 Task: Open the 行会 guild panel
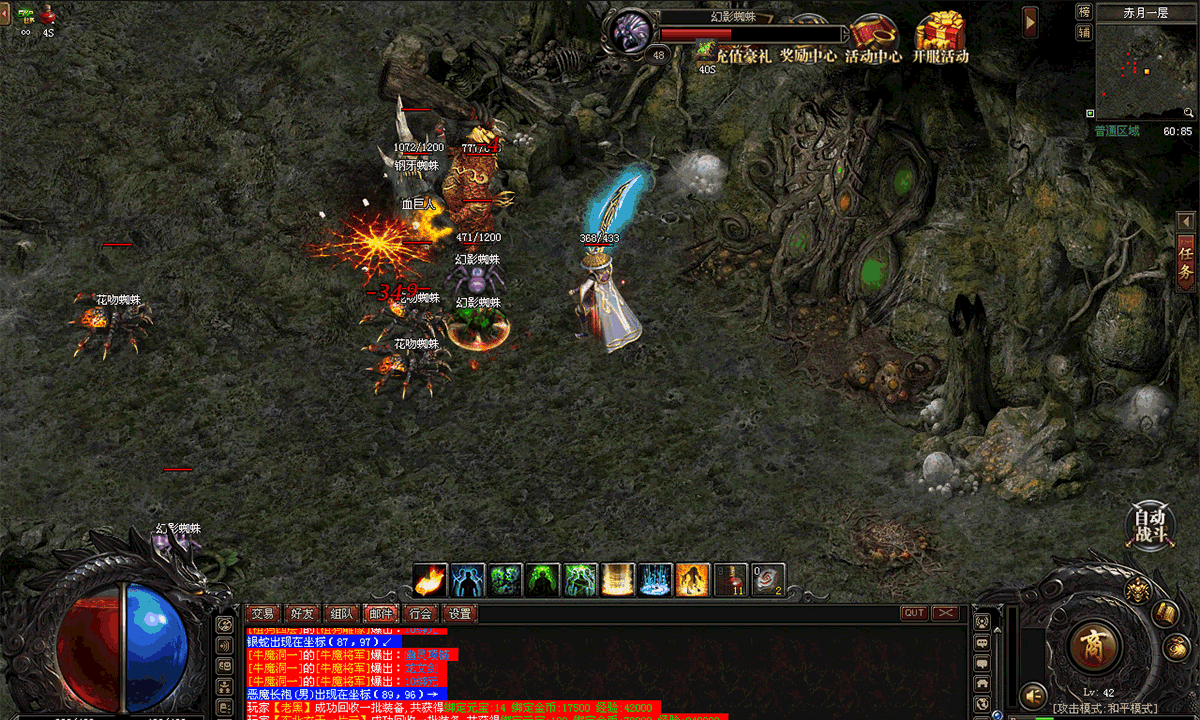pyautogui.click(x=421, y=613)
